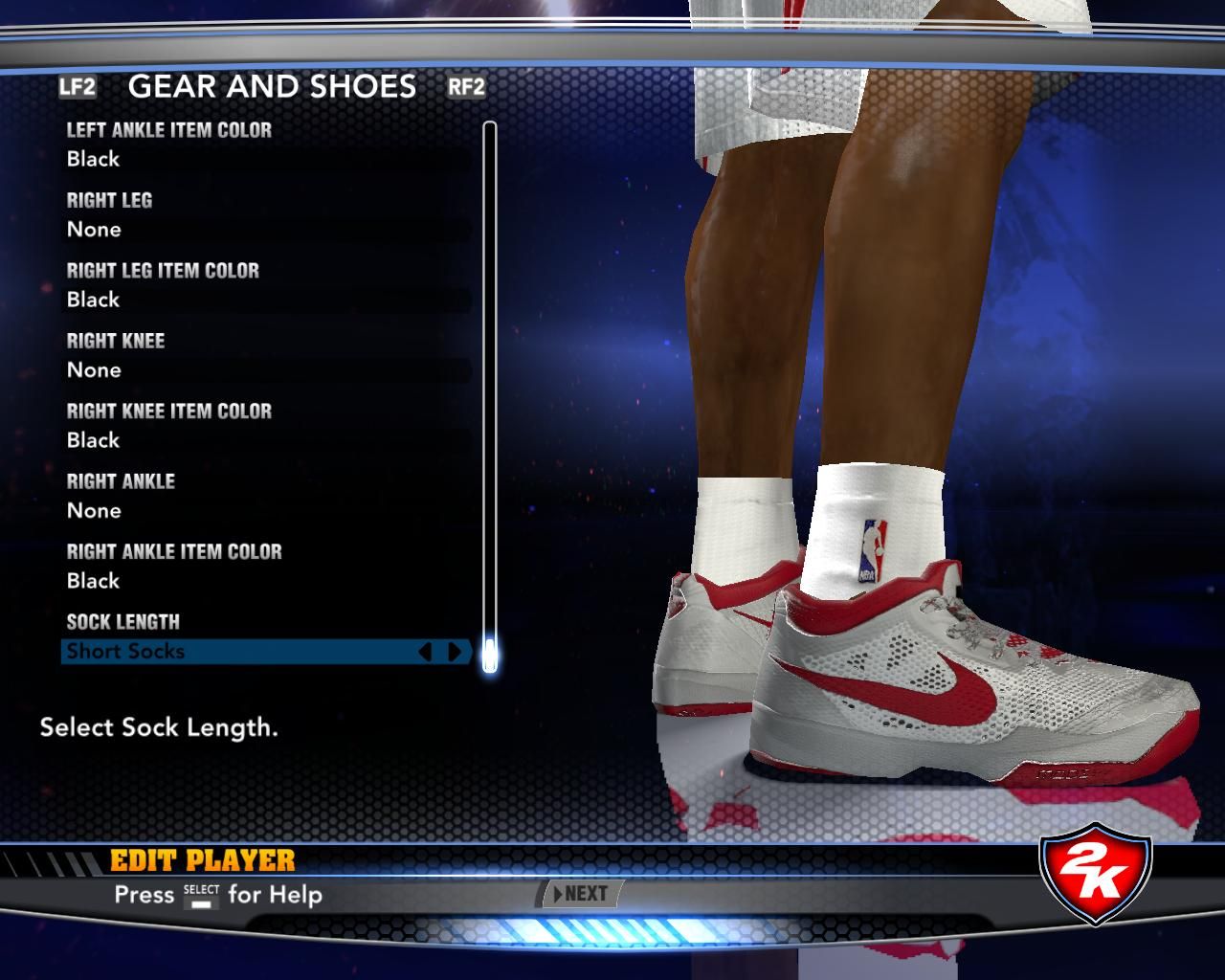Select the Right Ankle Item Color row
The image size is (1225, 980).
click(x=266, y=581)
